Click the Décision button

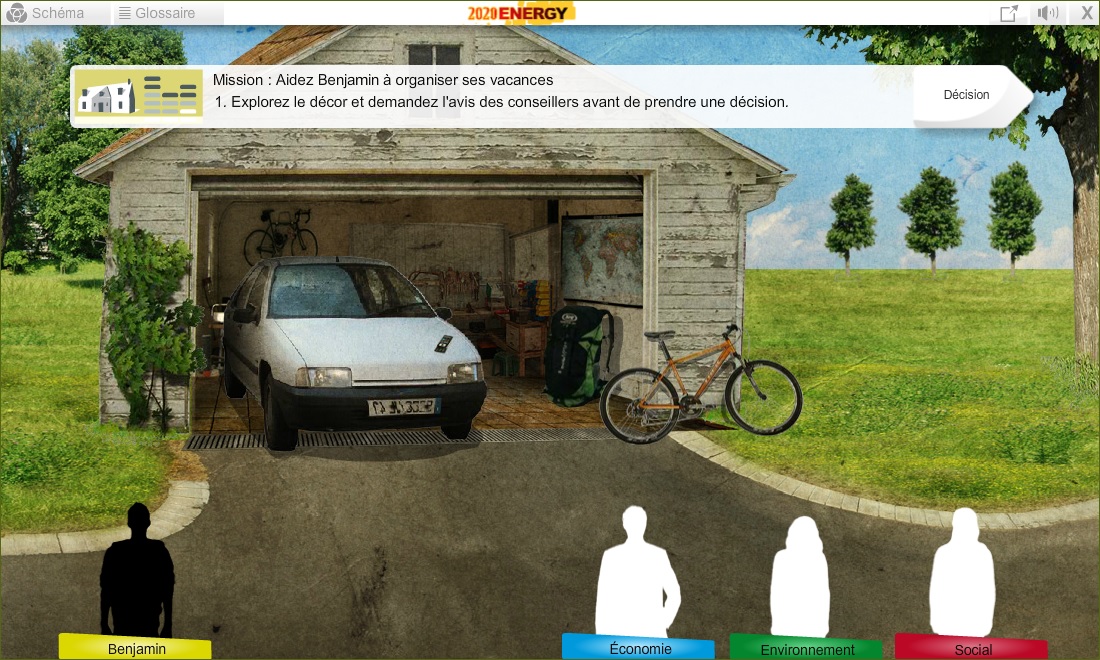click(x=967, y=95)
